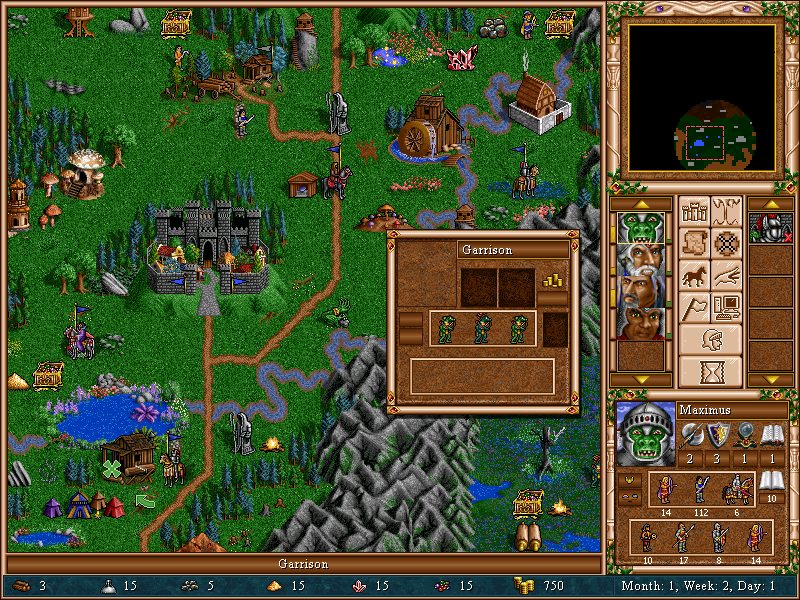Click Maximus's large portrait in info panel

point(644,435)
